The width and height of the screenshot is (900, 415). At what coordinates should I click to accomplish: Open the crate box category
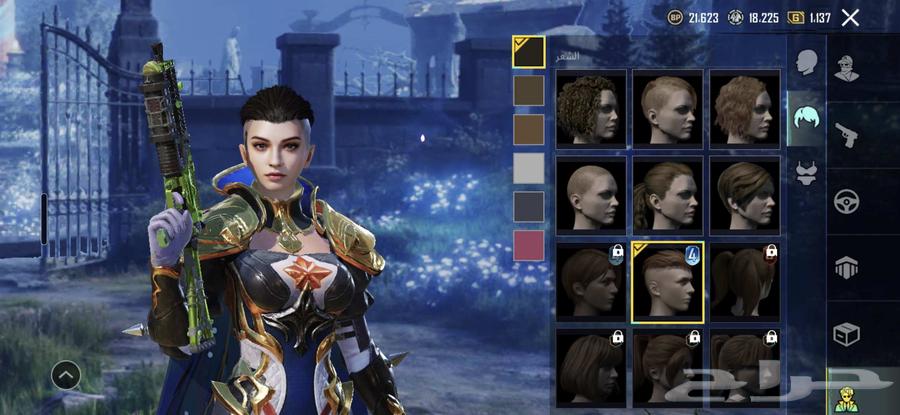[847, 335]
